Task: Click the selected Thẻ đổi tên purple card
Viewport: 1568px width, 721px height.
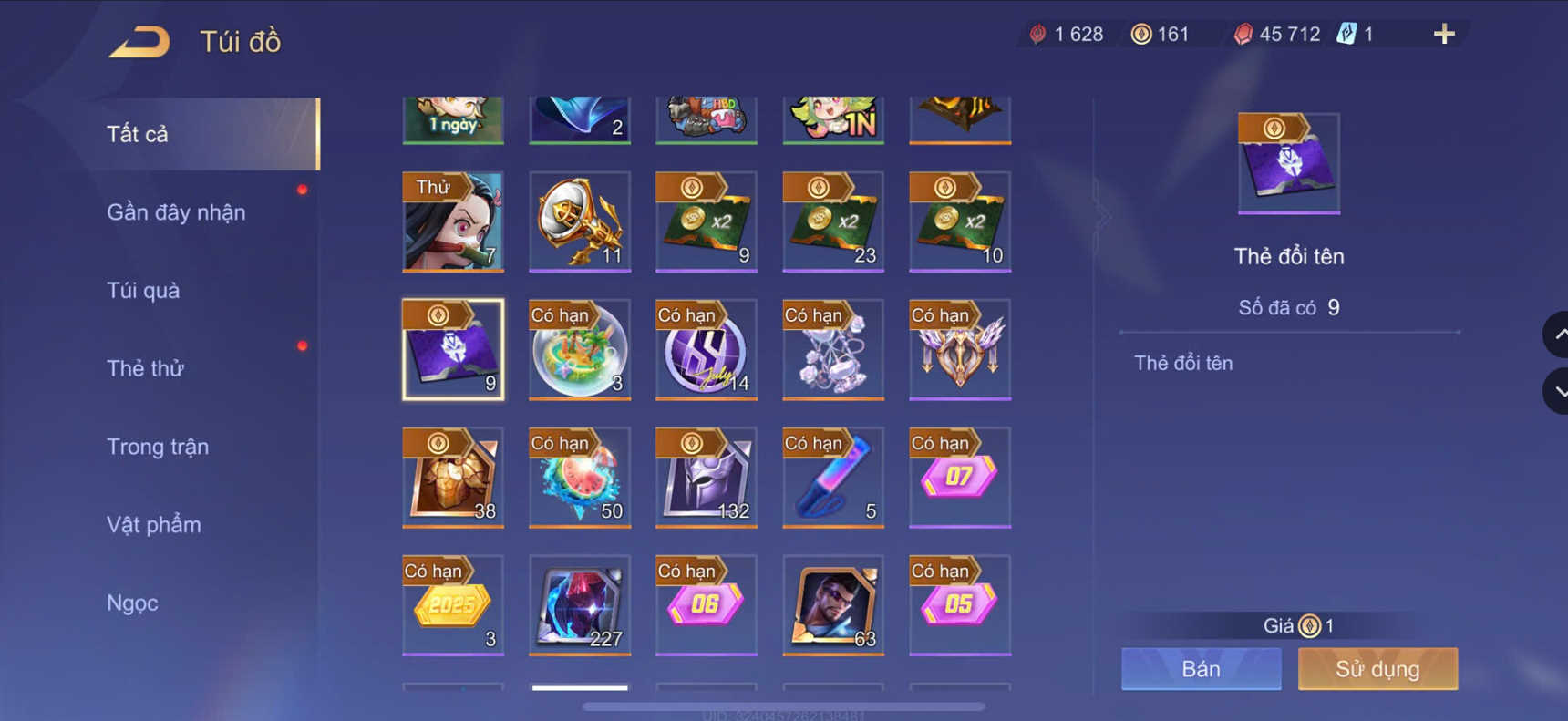Action: [x=453, y=349]
